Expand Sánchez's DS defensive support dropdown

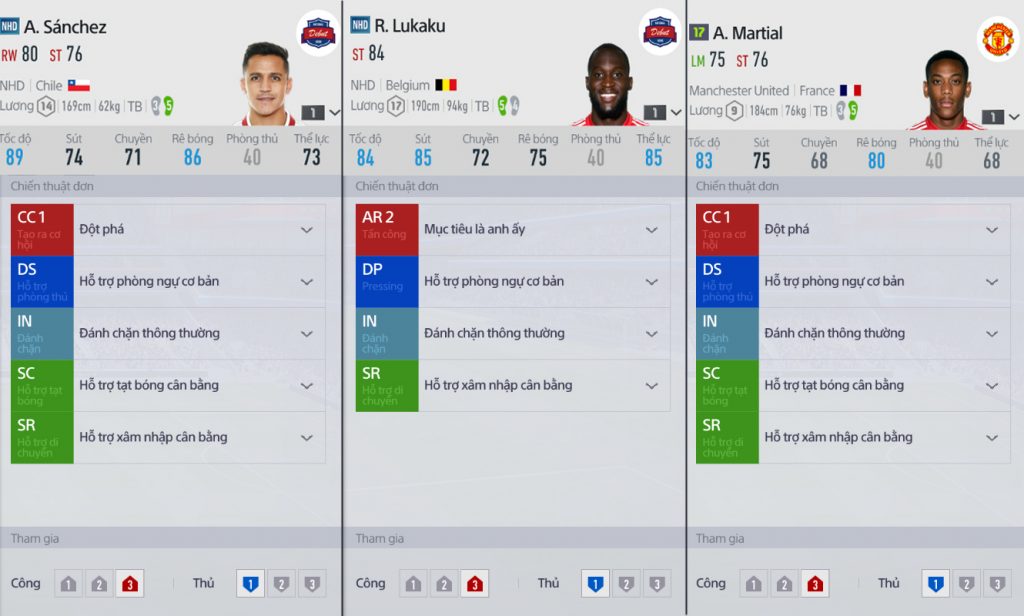[x=307, y=281]
